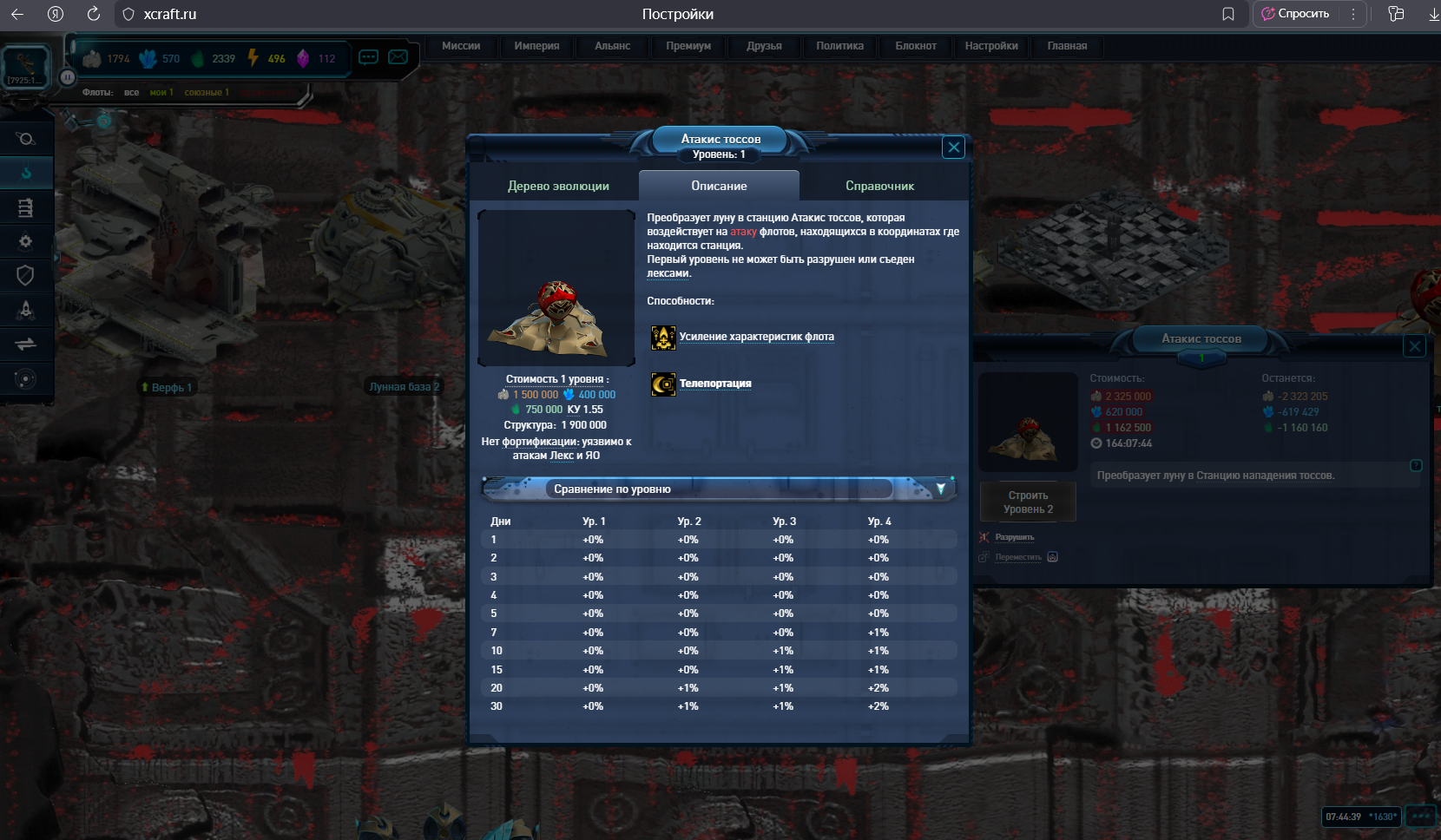This screenshot has height=840, width=1441.
Task: Bookmark the page in the browser
Action: click(1228, 14)
